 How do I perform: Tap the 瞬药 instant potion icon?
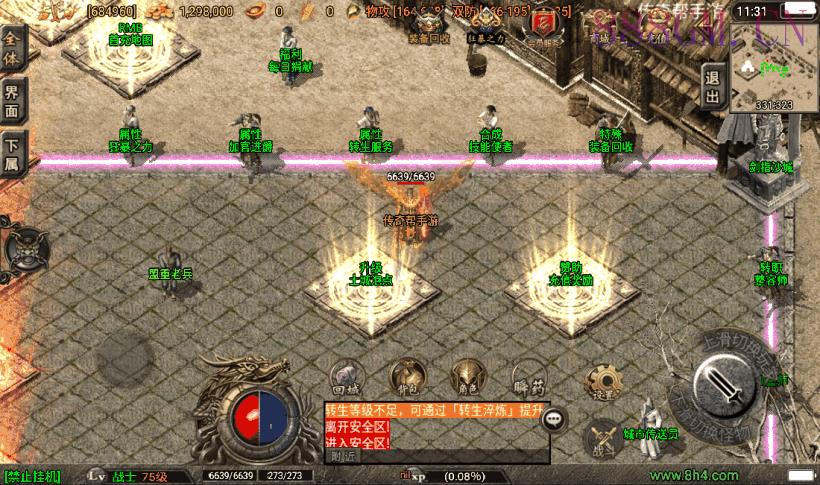point(525,374)
